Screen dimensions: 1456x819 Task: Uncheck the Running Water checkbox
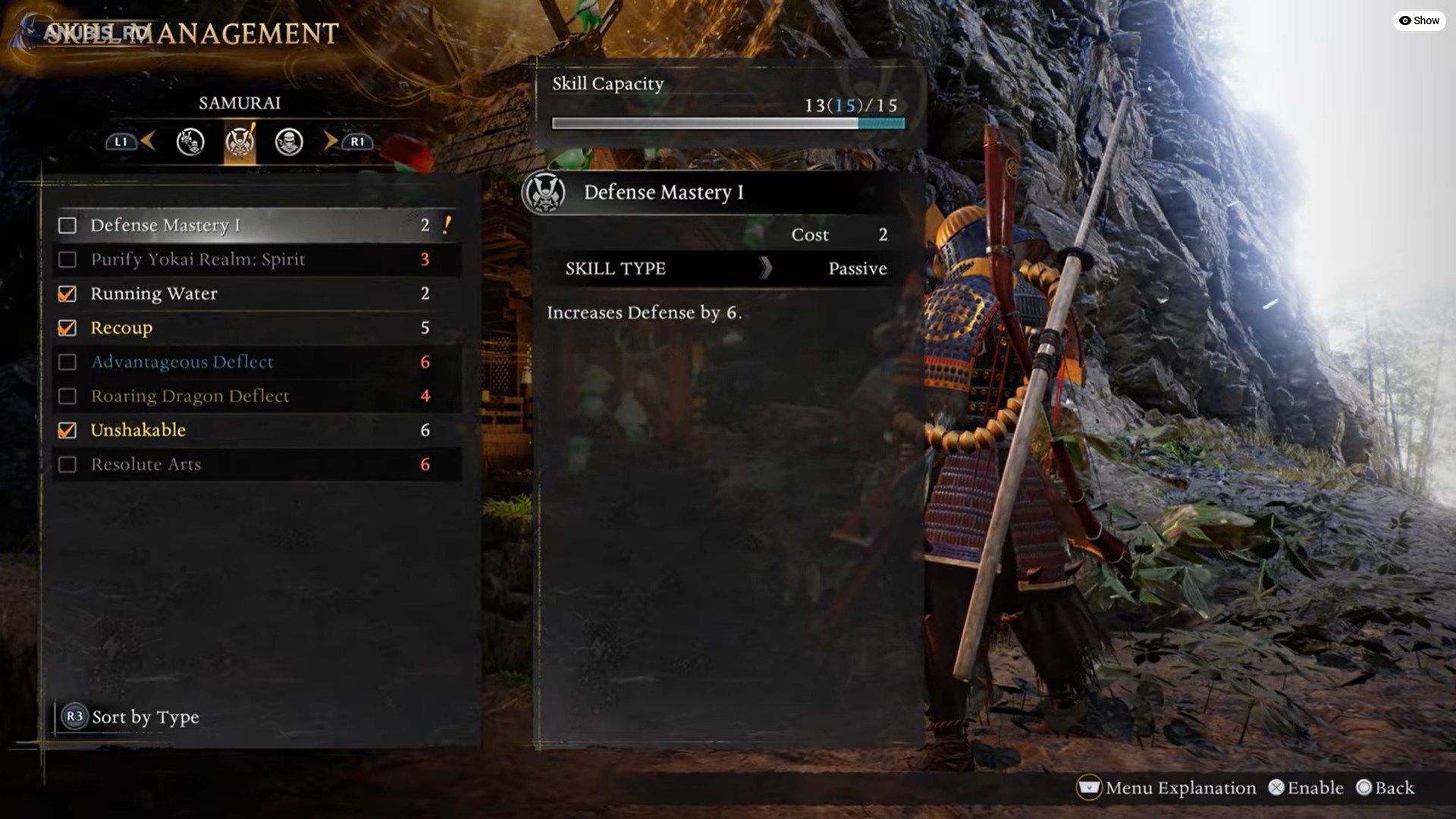pos(67,293)
